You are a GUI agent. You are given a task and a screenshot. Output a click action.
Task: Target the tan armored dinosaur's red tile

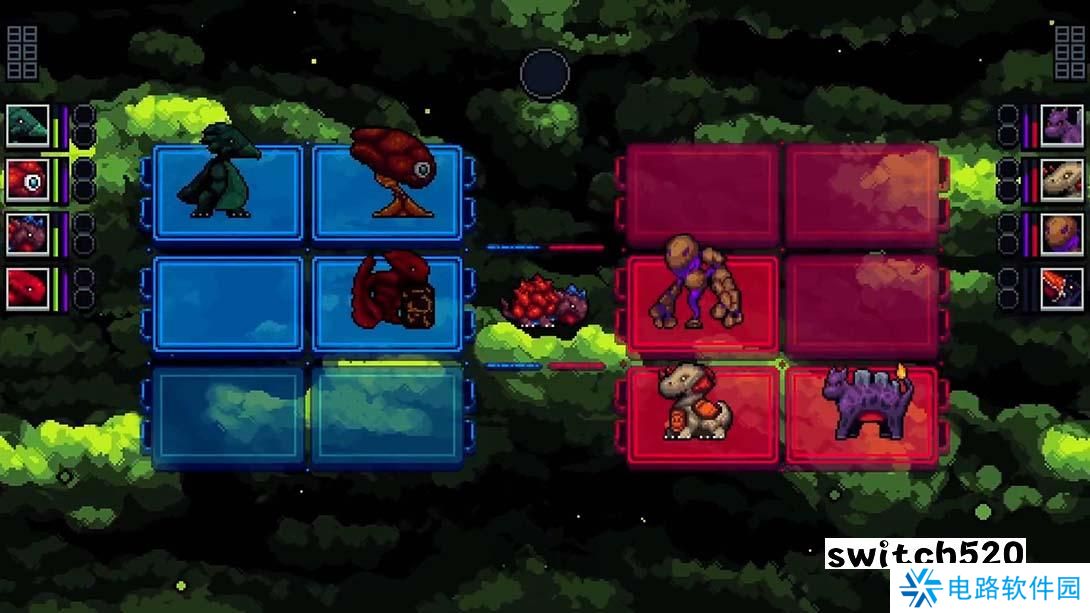pyautogui.click(x=702, y=414)
